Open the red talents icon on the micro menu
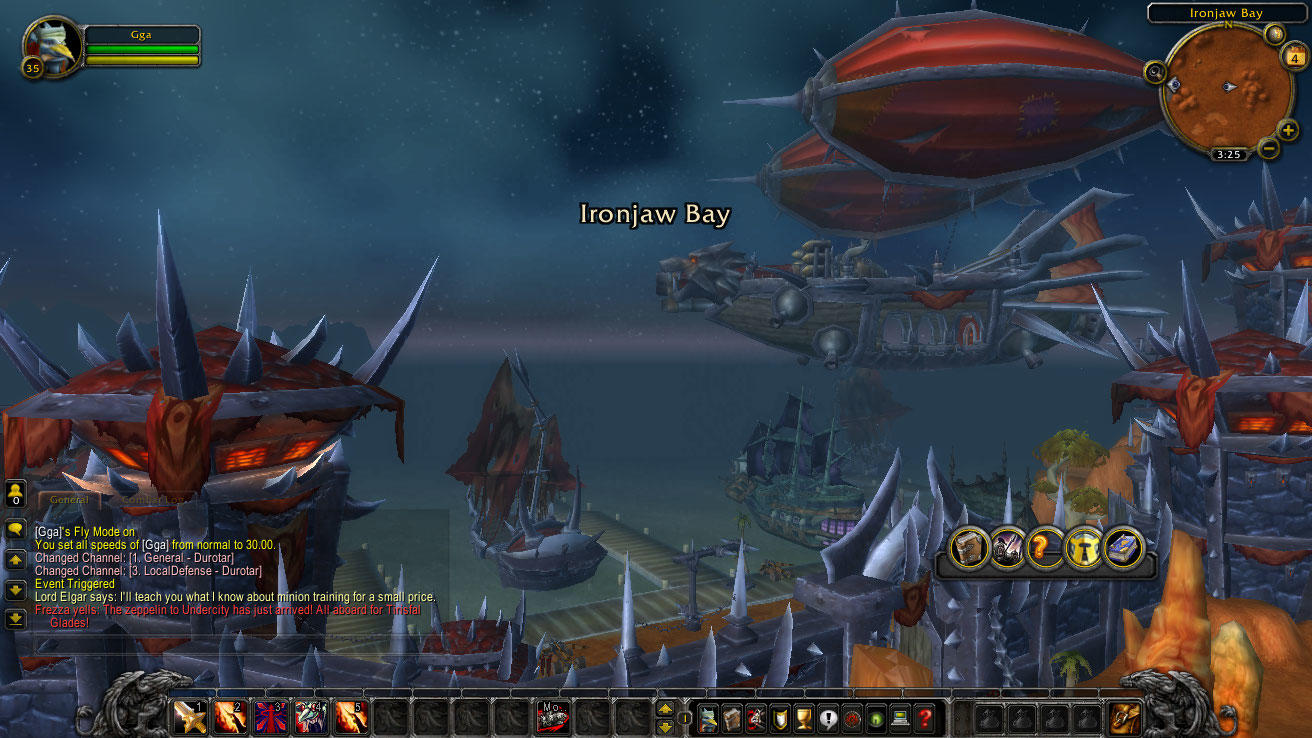The width and height of the screenshot is (1312, 738). tap(756, 717)
